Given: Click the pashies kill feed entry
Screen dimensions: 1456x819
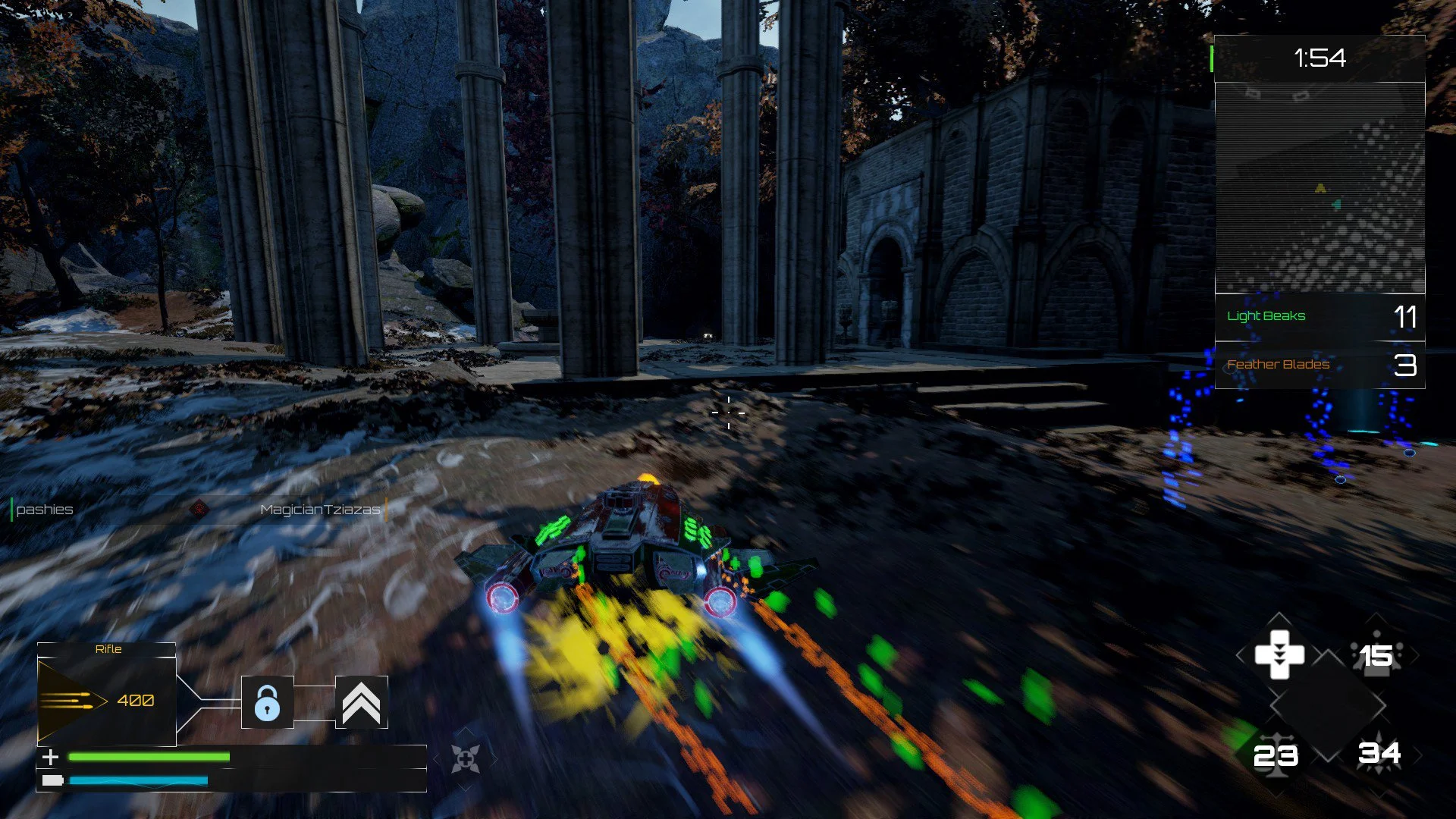Looking at the screenshot, I should pyautogui.click(x=45, y=510).
